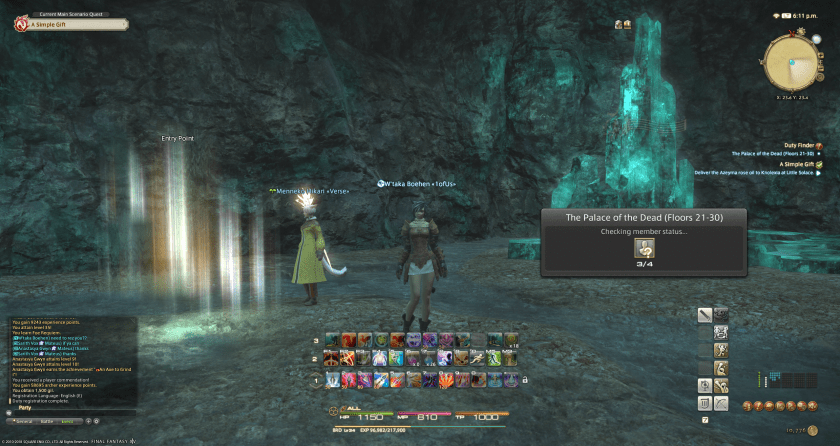Select the A Simple Gift quest tracker entry
This screenshot has height=446, width=840.
(x=795, y=163)
